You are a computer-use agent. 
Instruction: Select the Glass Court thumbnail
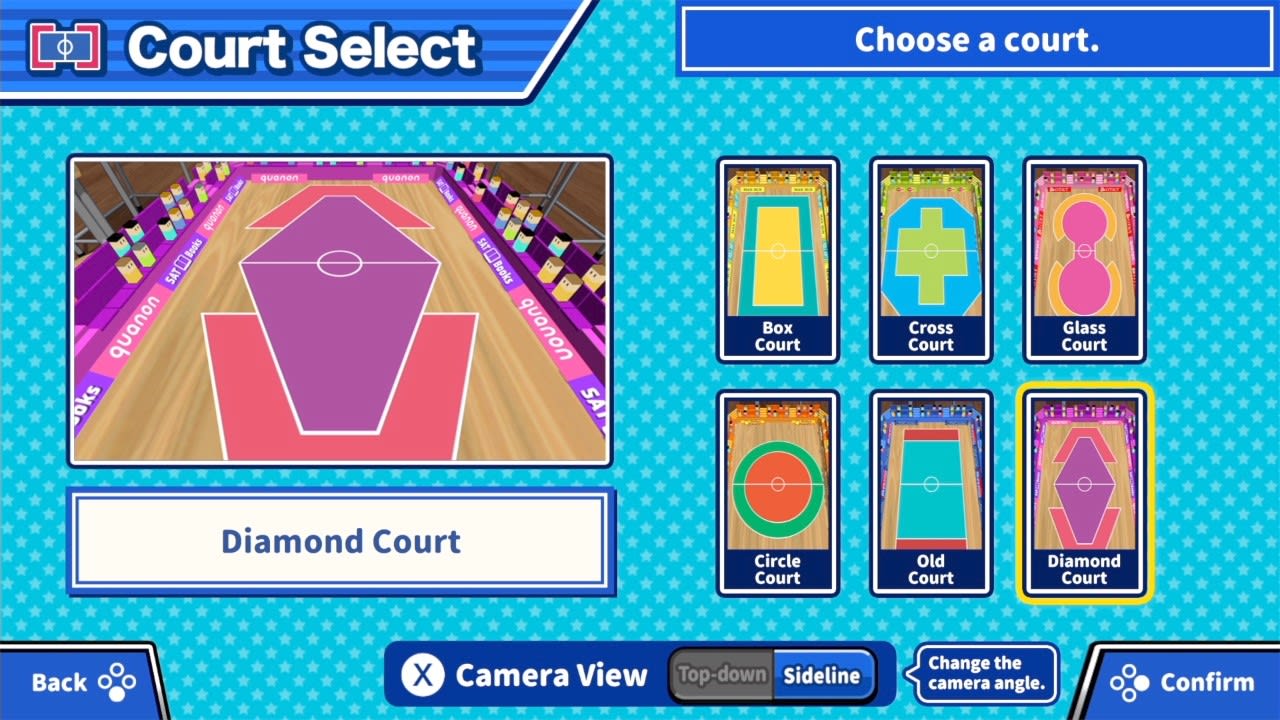[1084, 262]
